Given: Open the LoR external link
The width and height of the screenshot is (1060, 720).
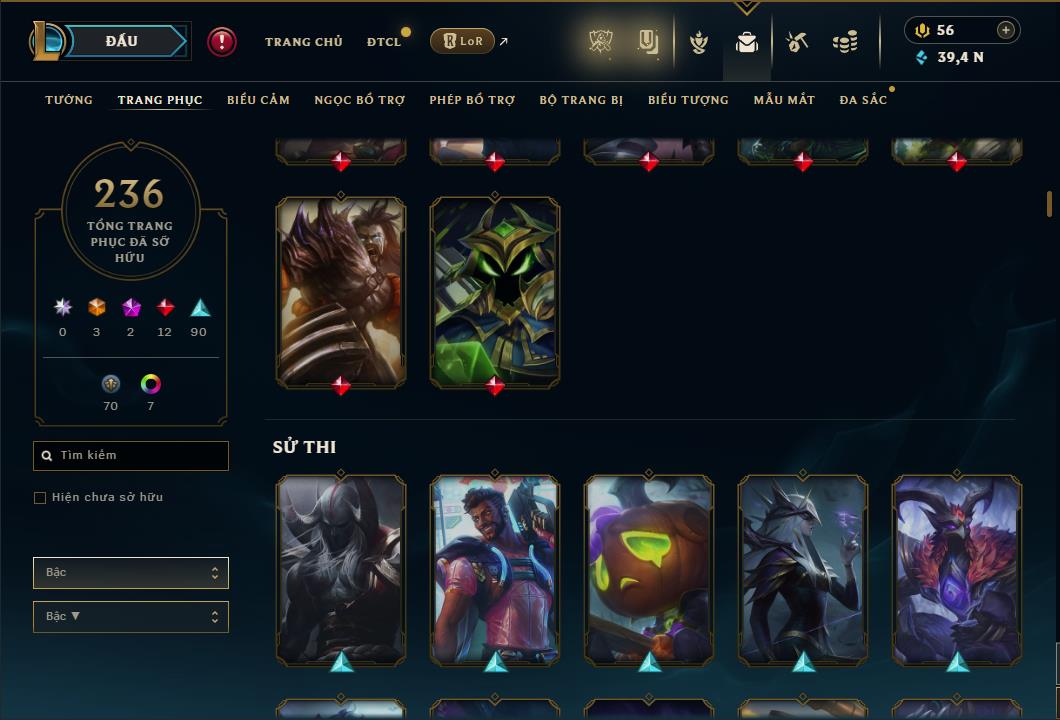Looking at the screenshot, I should coord(463,41).
